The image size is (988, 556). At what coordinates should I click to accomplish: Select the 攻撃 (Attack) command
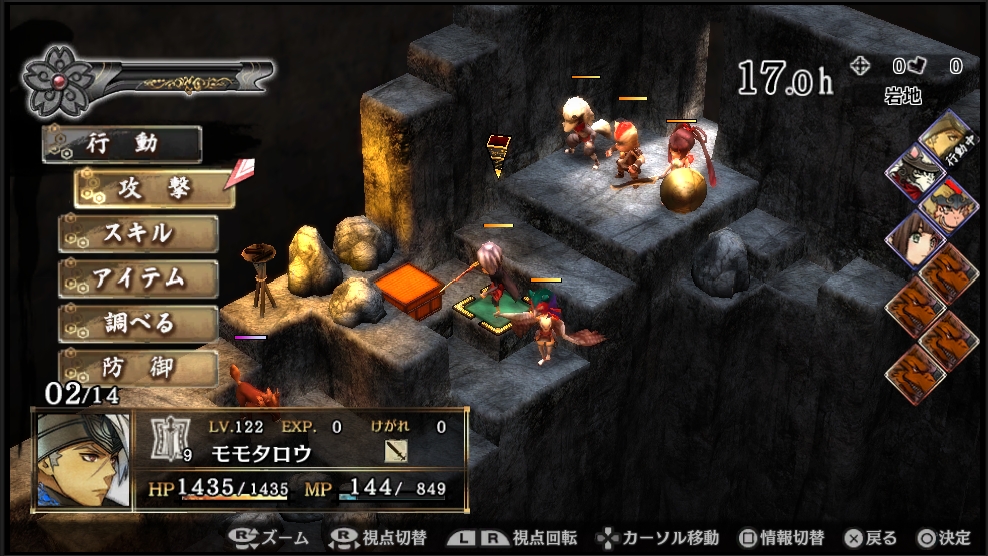point(155,188)
